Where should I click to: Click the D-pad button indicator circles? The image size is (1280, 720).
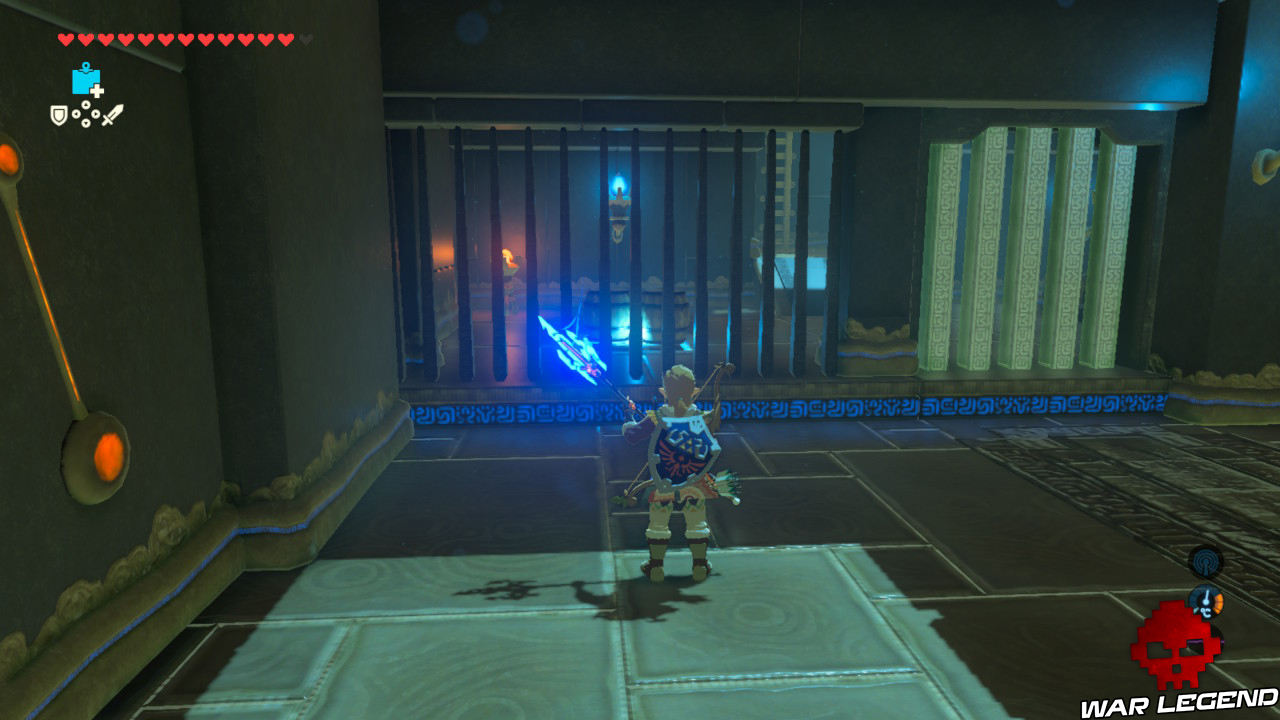coord(86,114)
